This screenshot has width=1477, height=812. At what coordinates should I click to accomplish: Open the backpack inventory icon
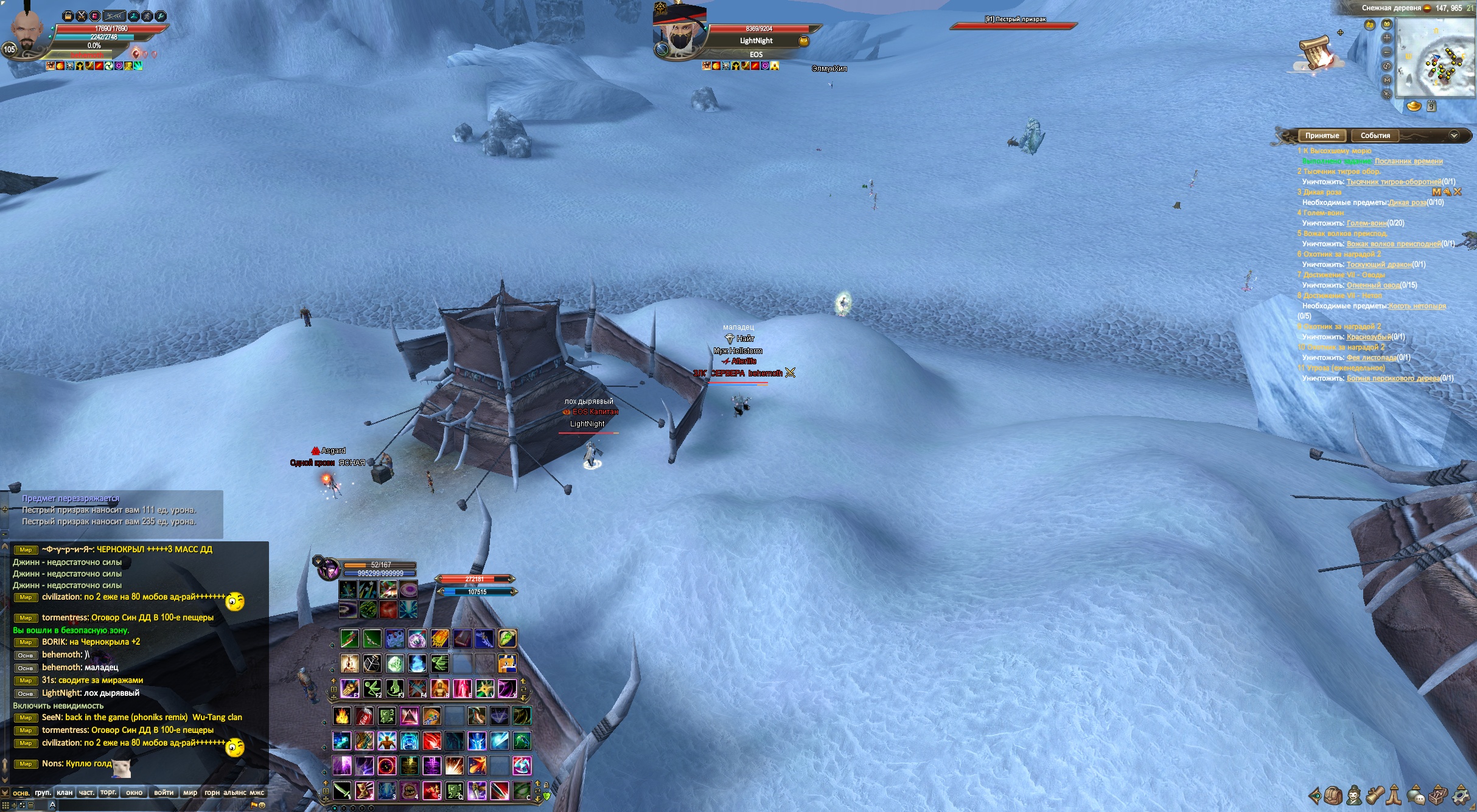(1333, 796)
